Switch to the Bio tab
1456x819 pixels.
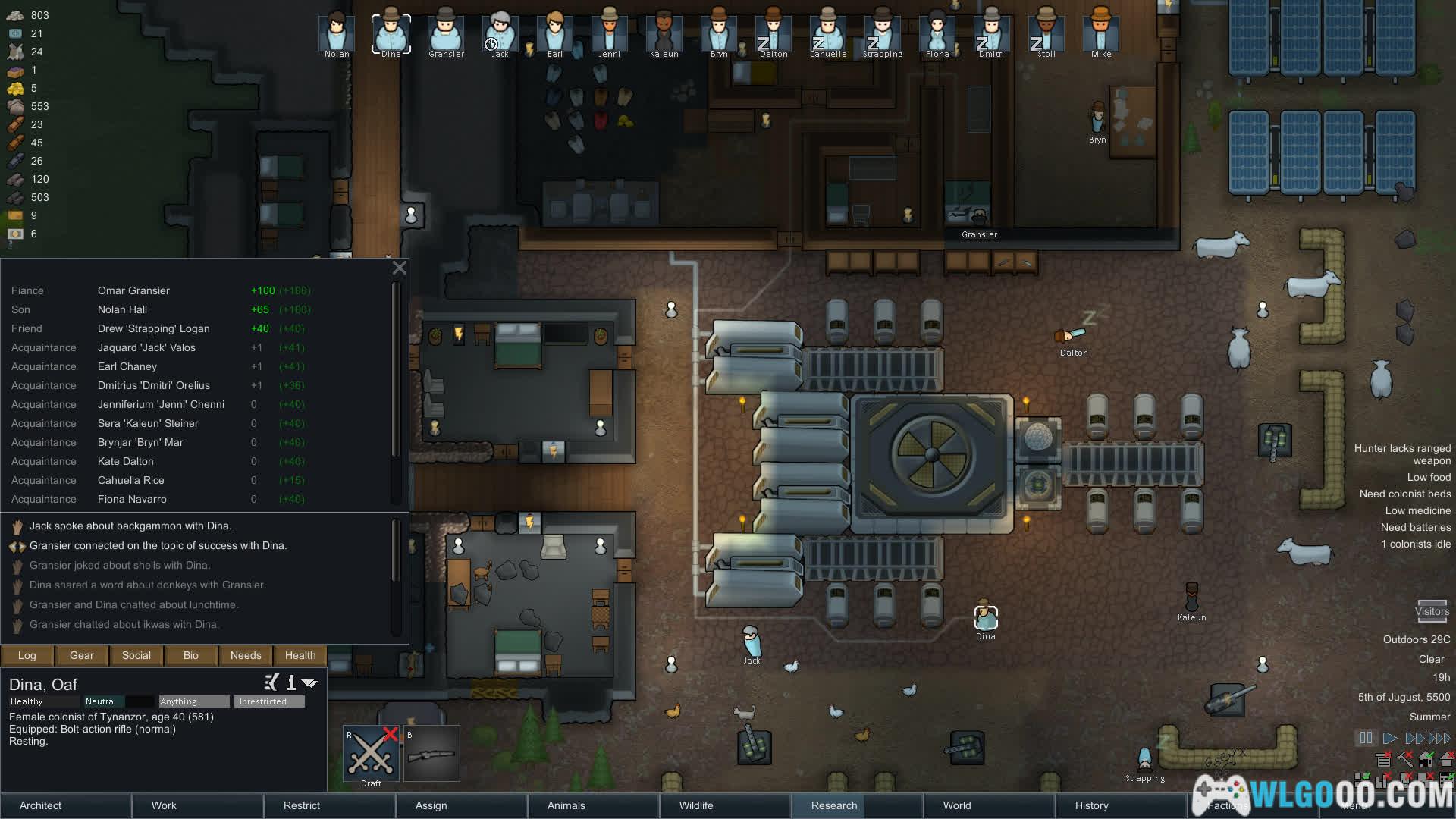191,655
